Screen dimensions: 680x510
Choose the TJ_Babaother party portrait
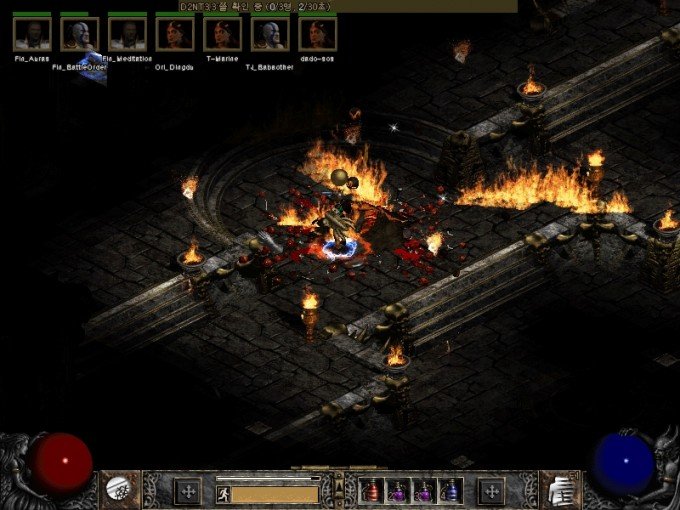(x=270, y=34)
